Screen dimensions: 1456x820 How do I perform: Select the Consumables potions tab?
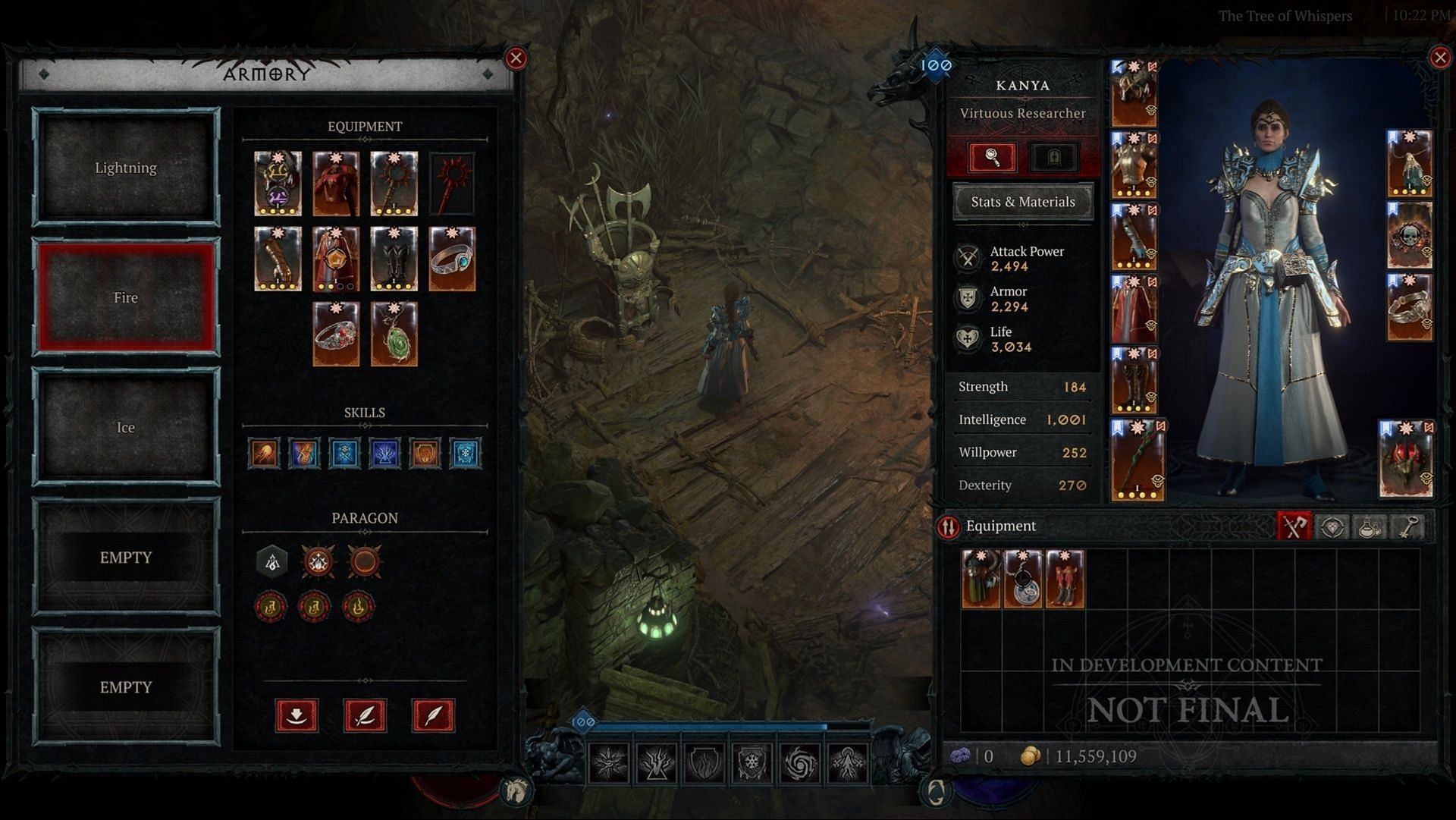click(1370, 526)
